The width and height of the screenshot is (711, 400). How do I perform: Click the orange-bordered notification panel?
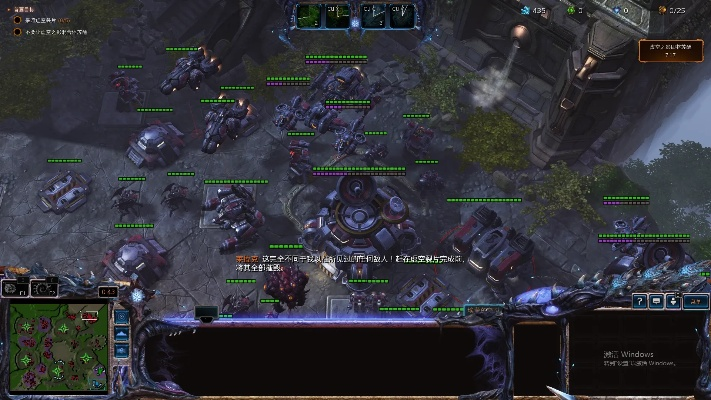(x=670, y=51)
